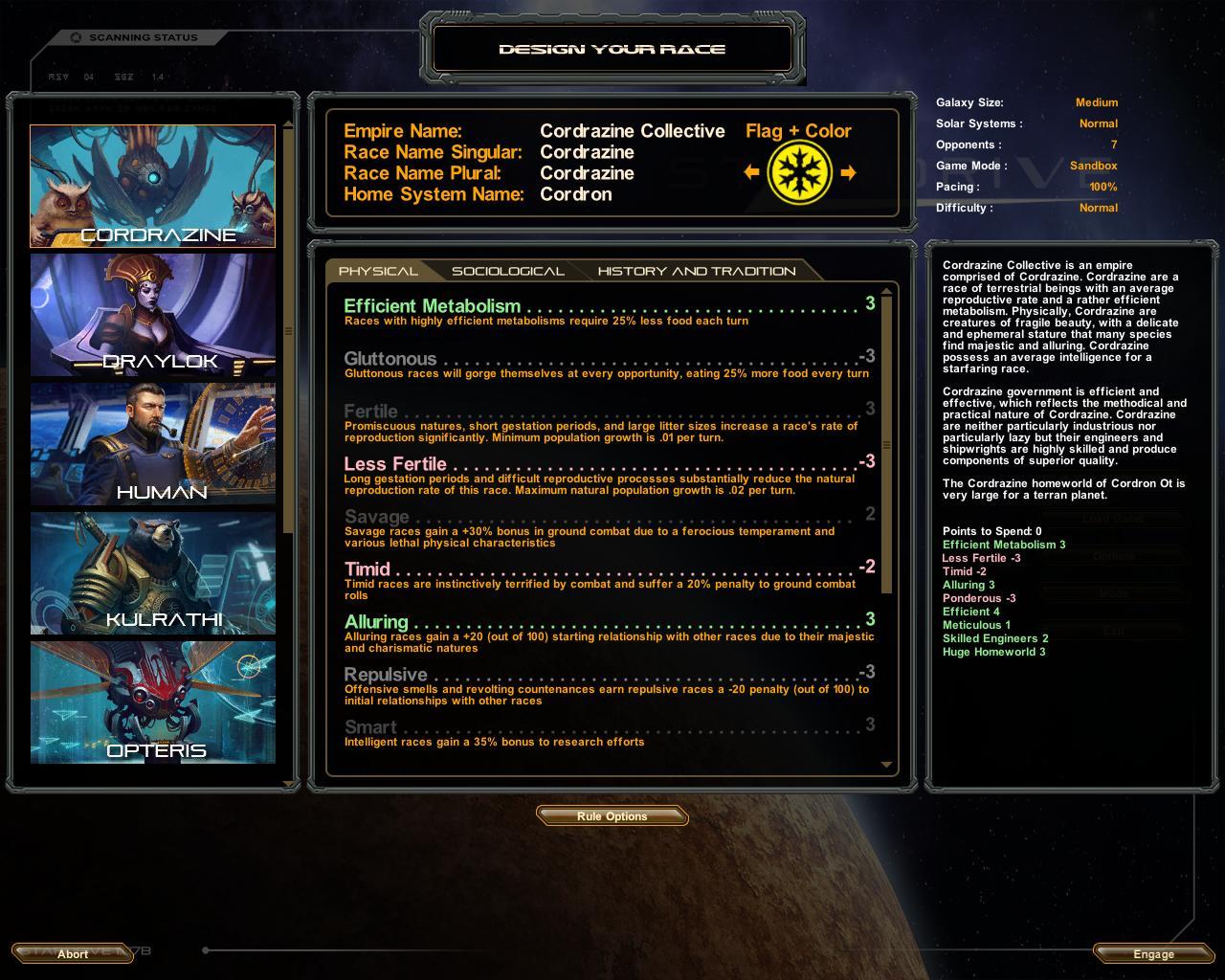
Task: Toggle the Alluring trait
Action: [x=376, y=622]
